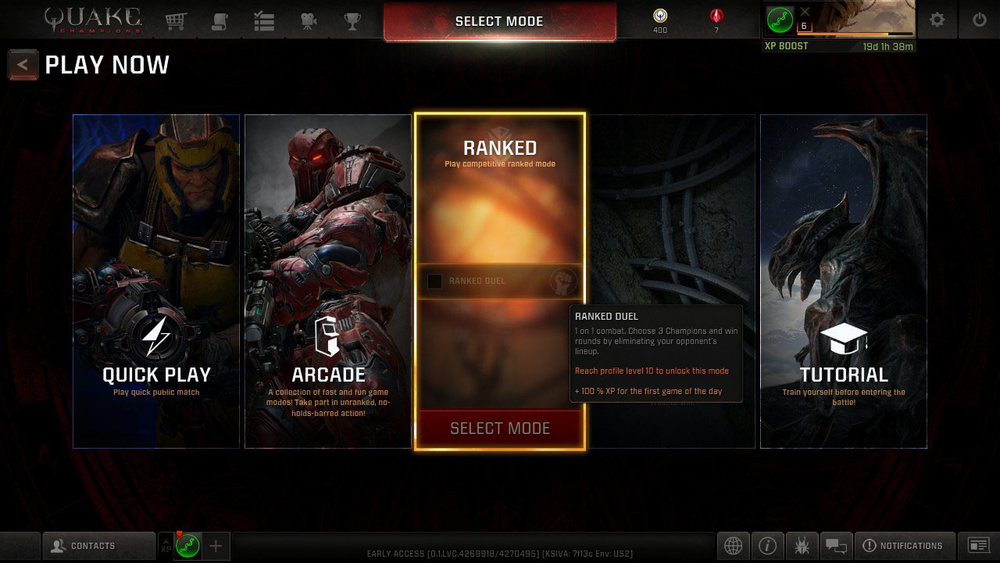Open the shop cart icon

coord(176,20)
